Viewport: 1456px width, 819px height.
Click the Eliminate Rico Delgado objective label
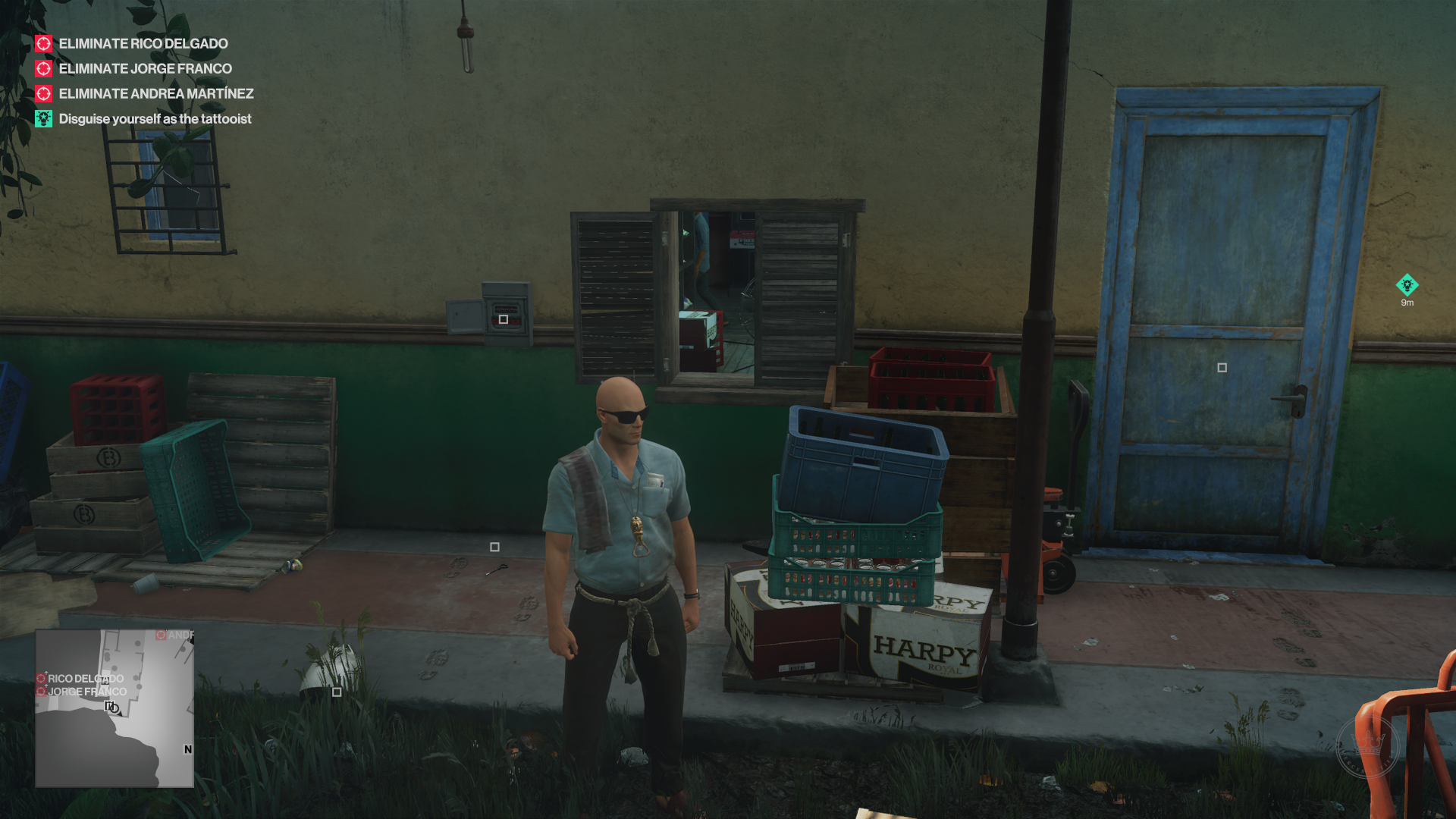[x=143, y=43]
